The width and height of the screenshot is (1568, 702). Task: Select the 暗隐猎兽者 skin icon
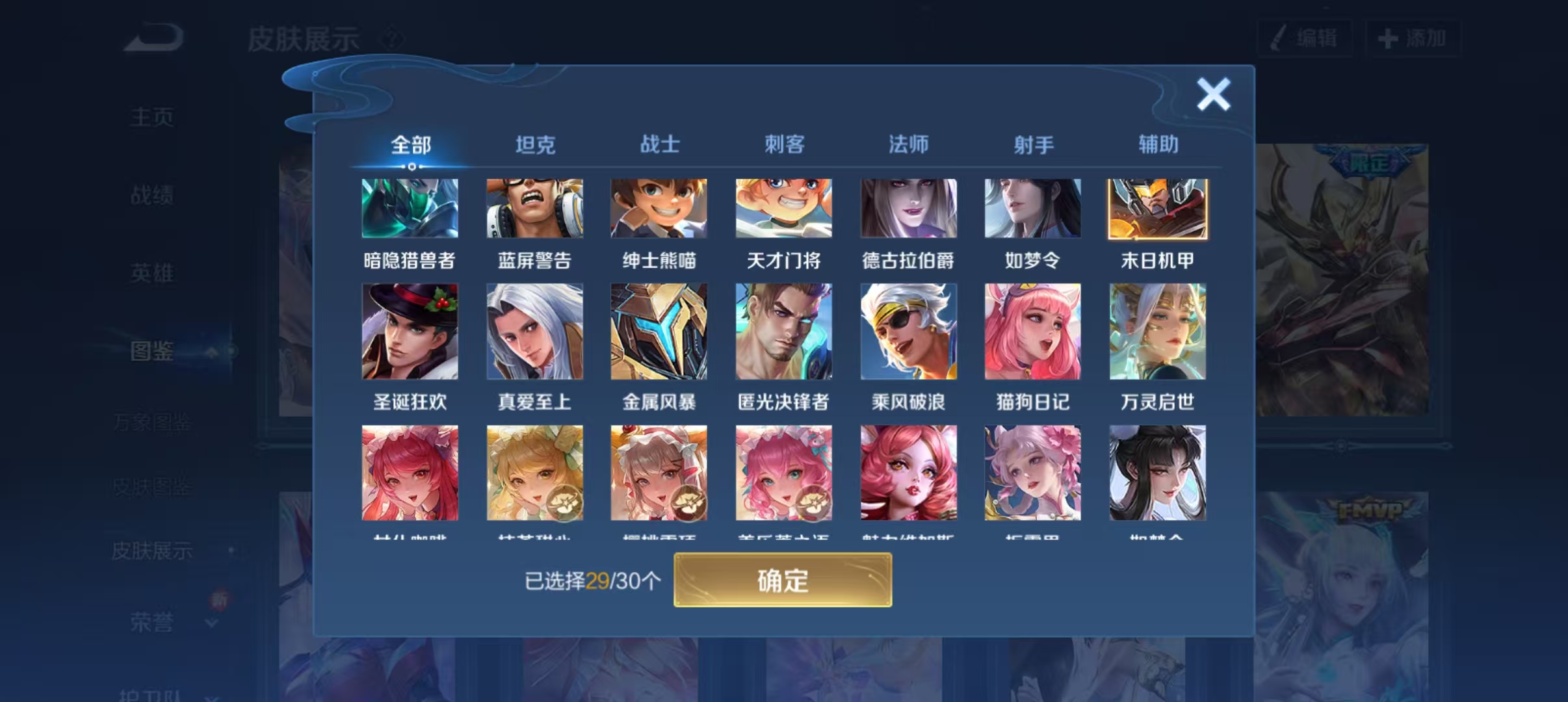pos(410,208)
